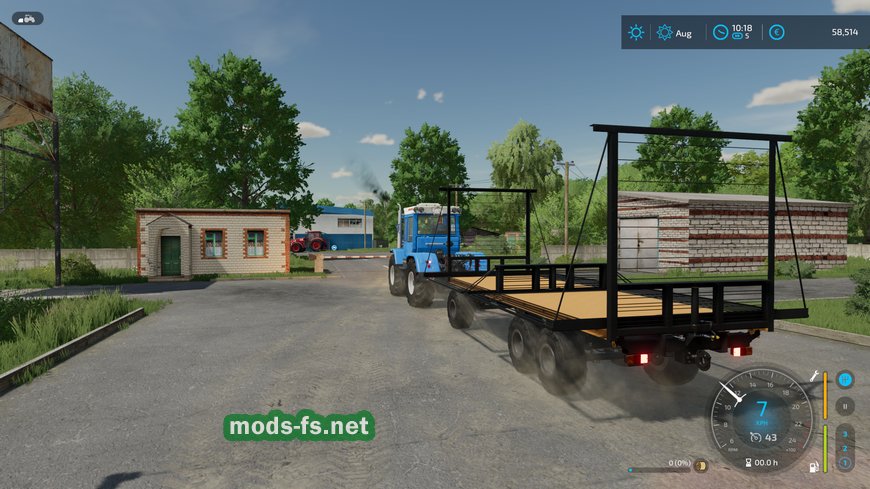Click the clock time icon
870x489 pixels.
pyautogui.click(x=720, y=32)
